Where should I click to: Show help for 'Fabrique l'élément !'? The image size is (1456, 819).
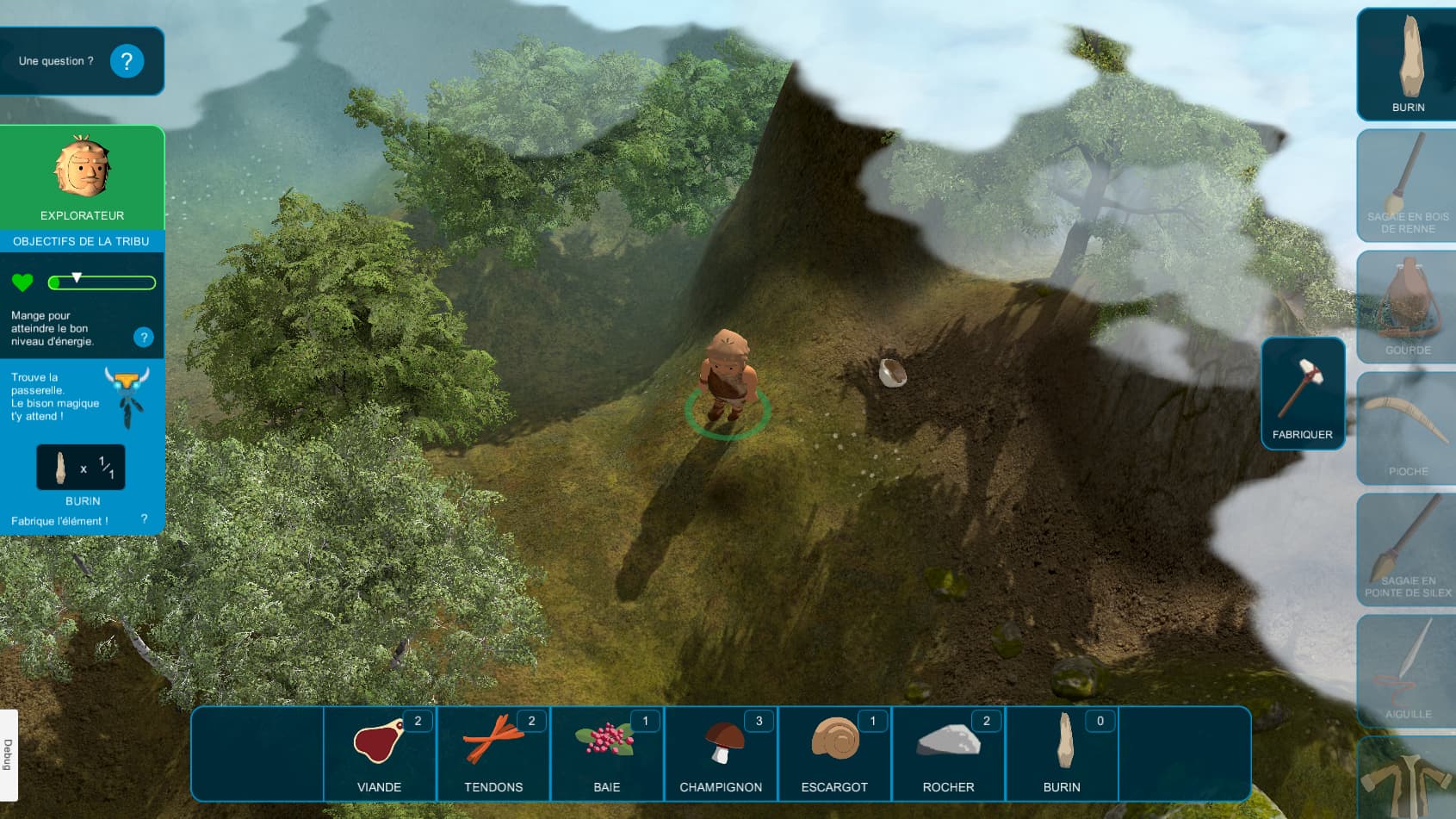click(x=144, y=518)
